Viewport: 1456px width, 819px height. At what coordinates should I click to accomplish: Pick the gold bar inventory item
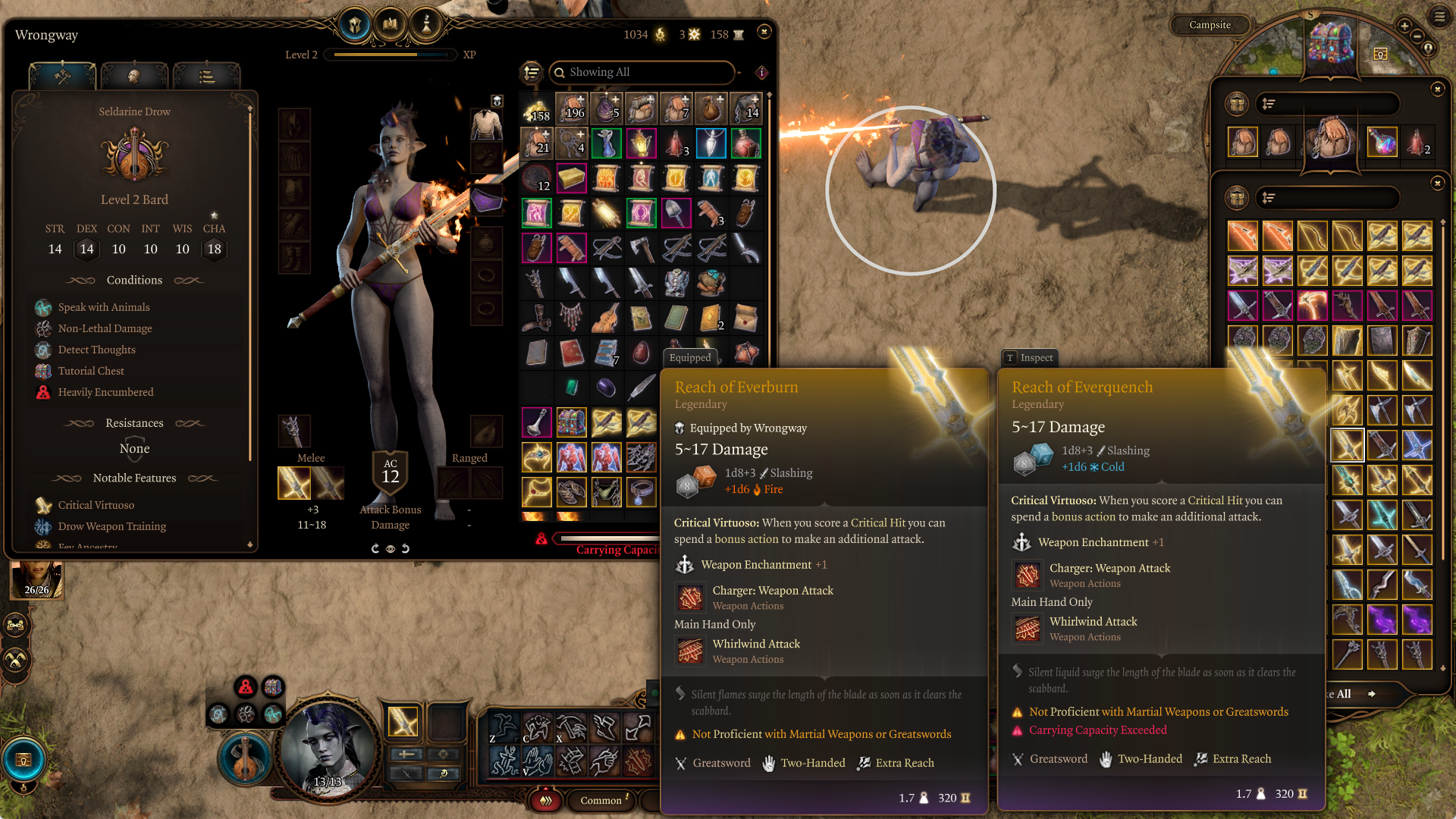[571, 179]
